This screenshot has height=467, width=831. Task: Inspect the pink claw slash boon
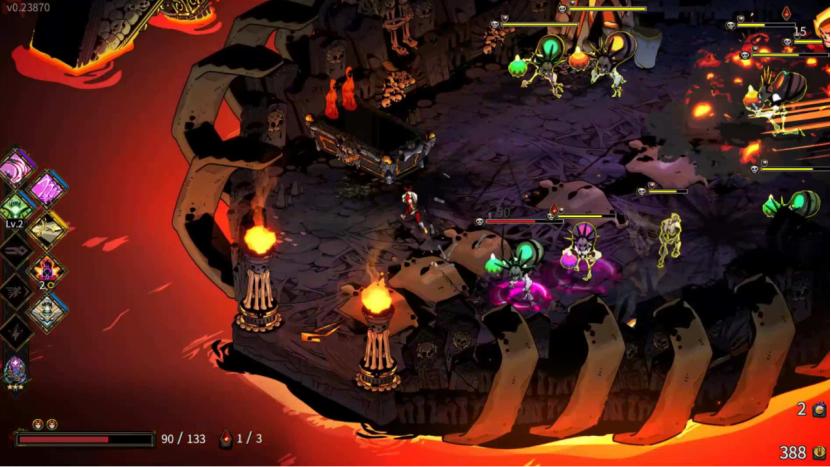[x=46, y=187]
